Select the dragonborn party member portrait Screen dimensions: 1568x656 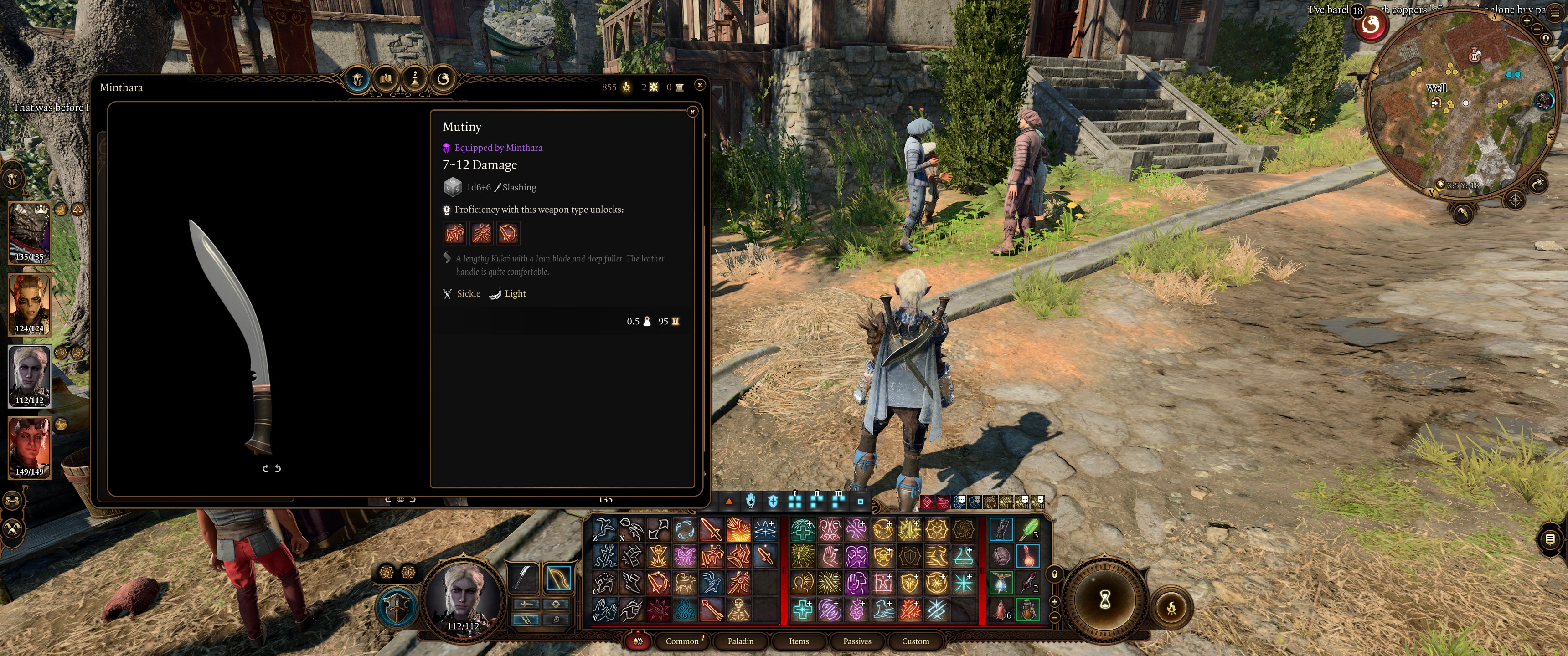point(29,232)
